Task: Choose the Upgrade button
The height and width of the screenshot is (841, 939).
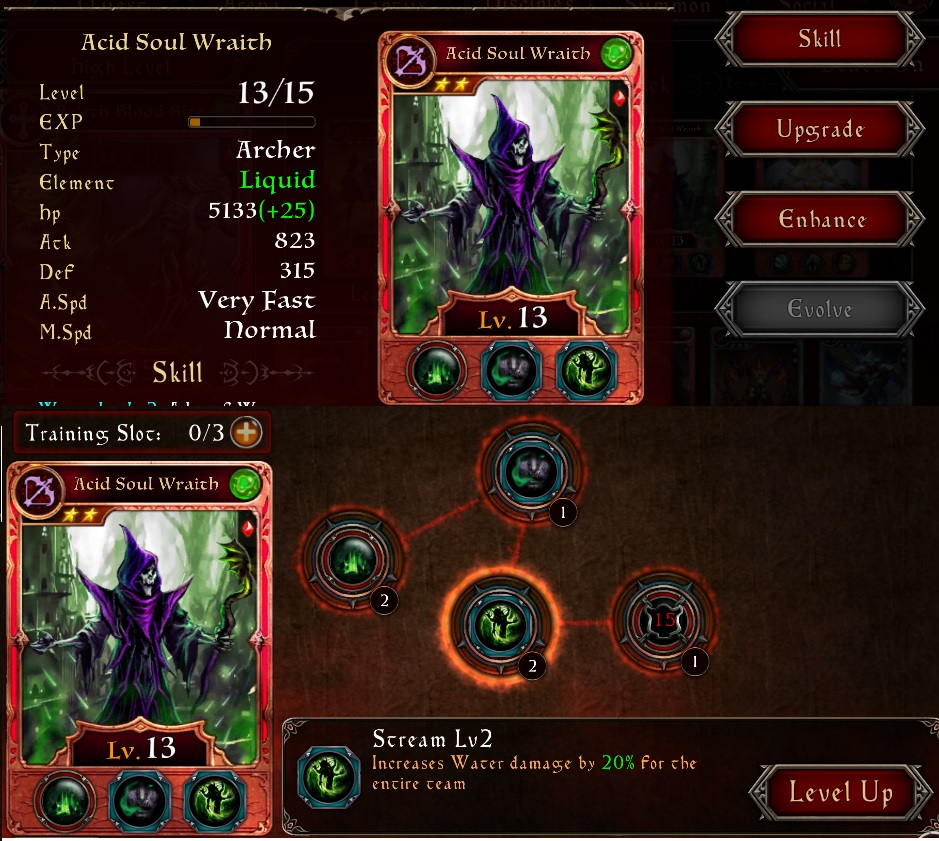Action: point(819,130)
